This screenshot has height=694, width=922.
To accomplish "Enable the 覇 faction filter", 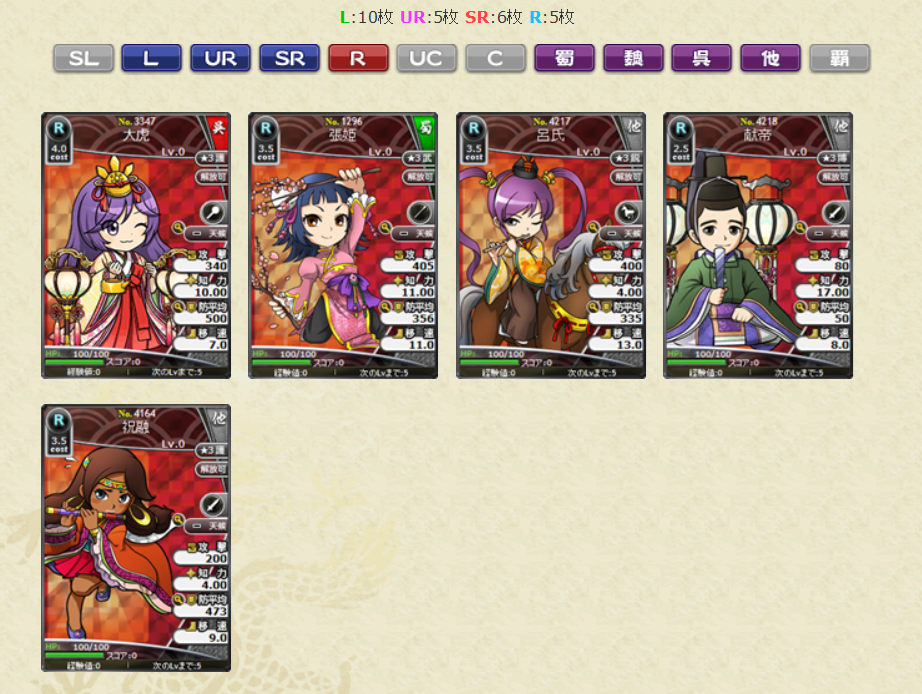I will [839, 59].
